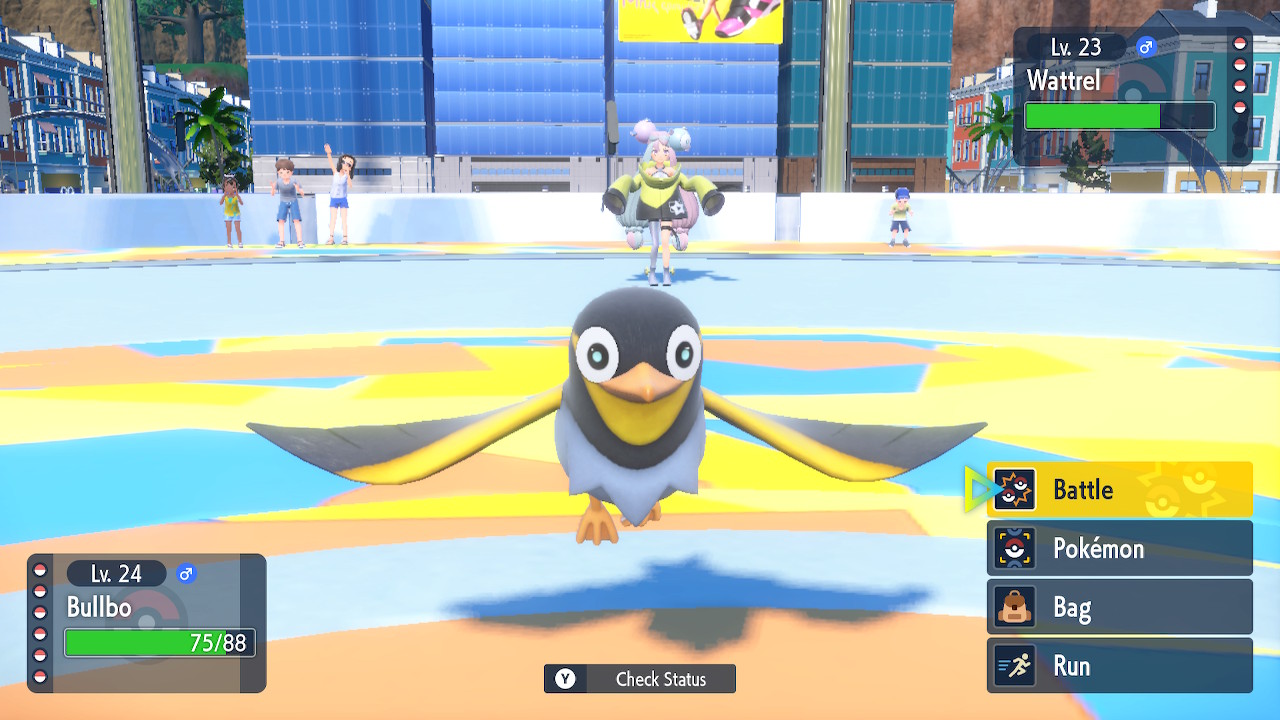This screenshot has width=1280, height=720.
Task: Choose Run to flee the battle
Action: (1119, 666)
